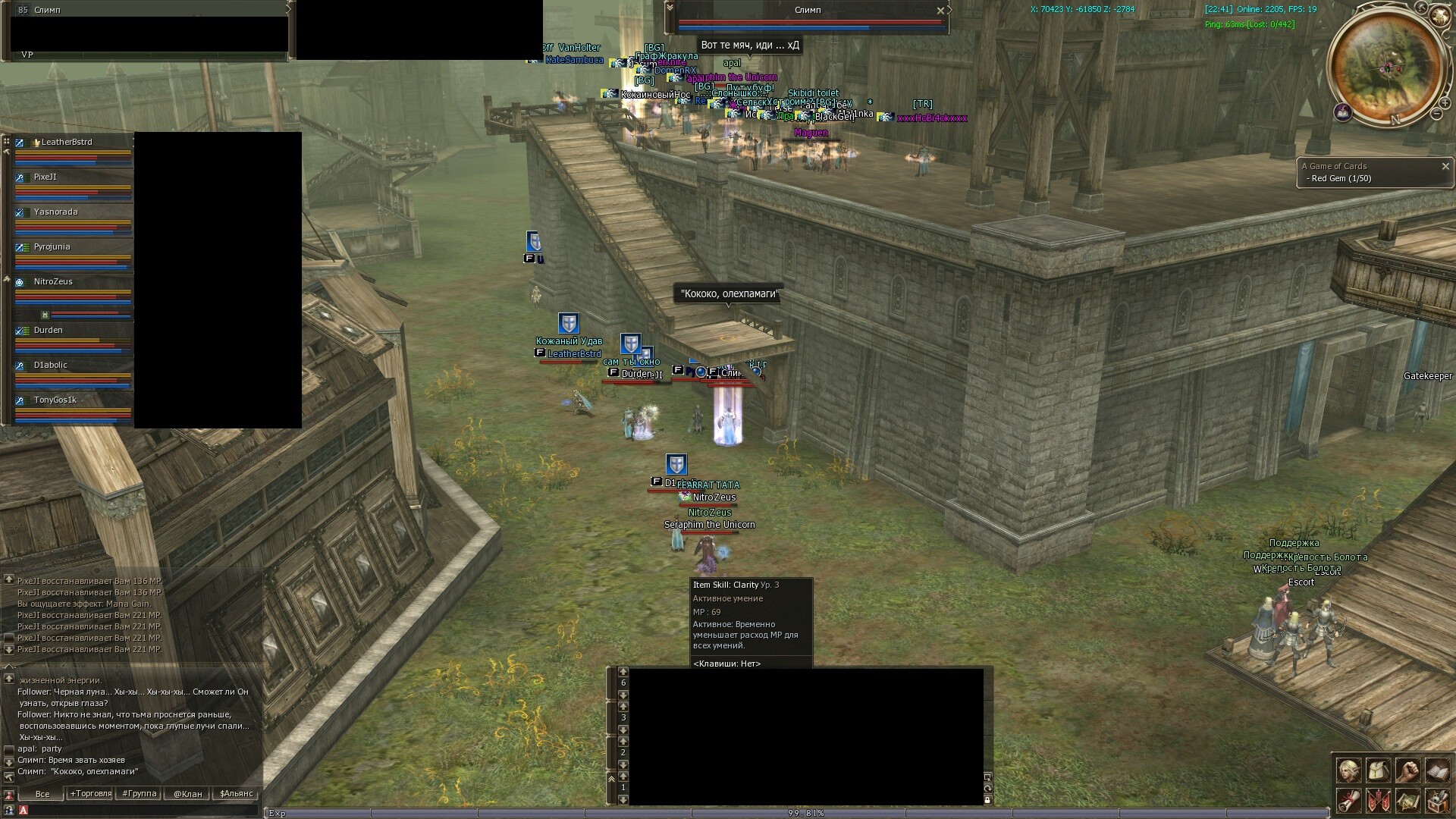The width and height of the screenshot is (1456, 819).
Task: Close the Слимп target window
Action: [x=940, y=11]
